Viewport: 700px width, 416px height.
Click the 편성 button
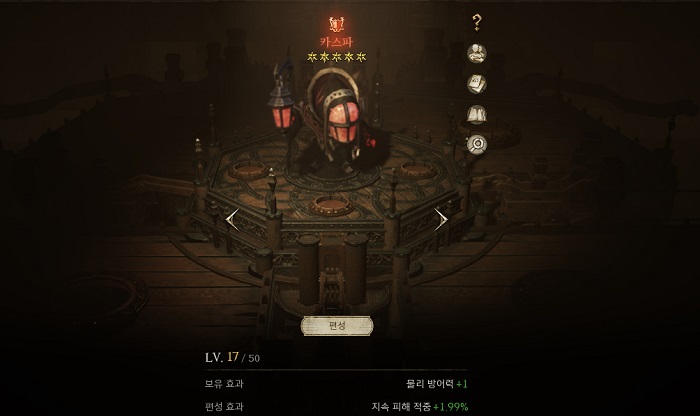click(336, 326)
